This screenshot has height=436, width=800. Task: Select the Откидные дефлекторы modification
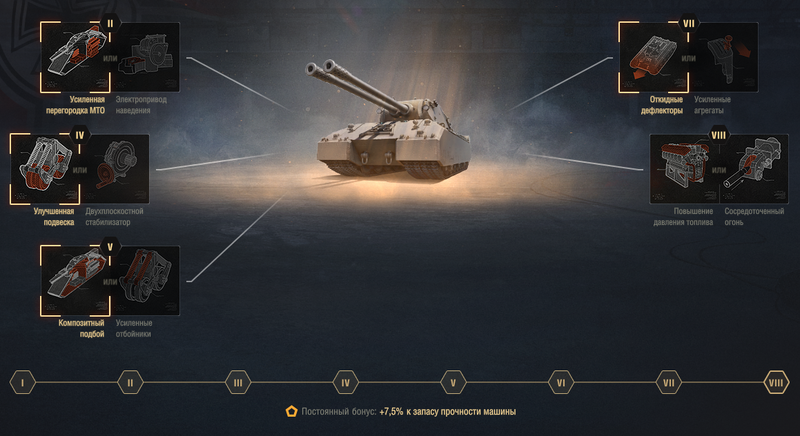(x=650, y=57)
